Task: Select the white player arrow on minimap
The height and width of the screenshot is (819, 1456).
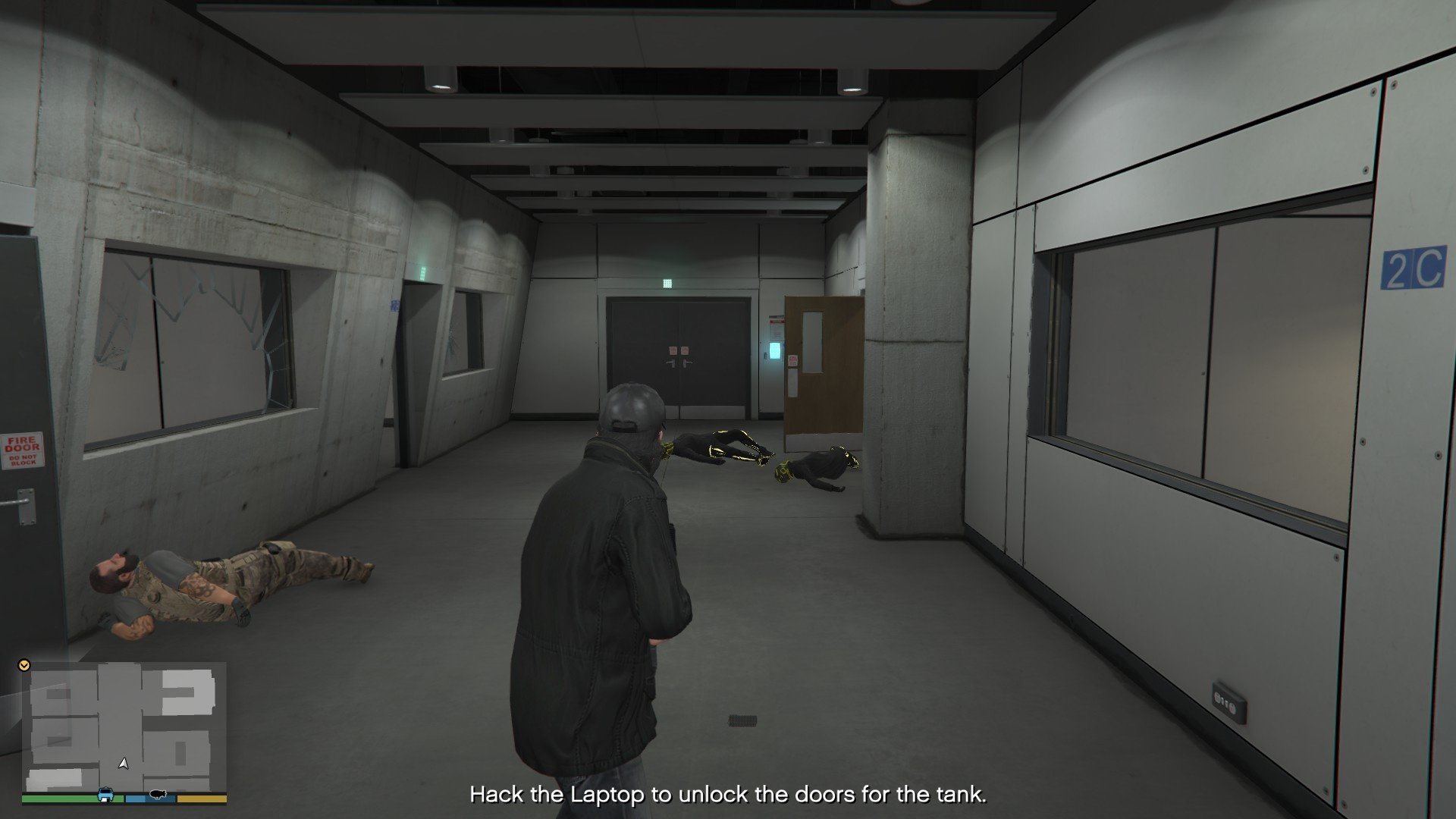Action: [x=124, y=763]
